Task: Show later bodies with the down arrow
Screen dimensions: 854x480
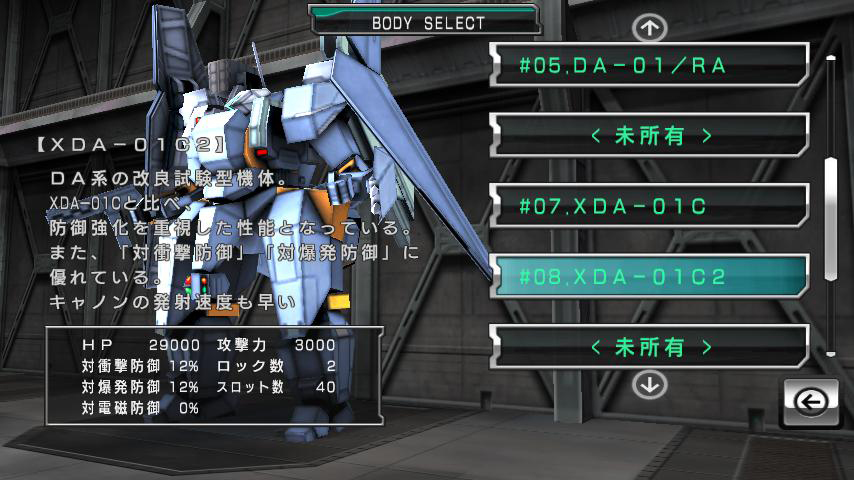Action: 650,383
